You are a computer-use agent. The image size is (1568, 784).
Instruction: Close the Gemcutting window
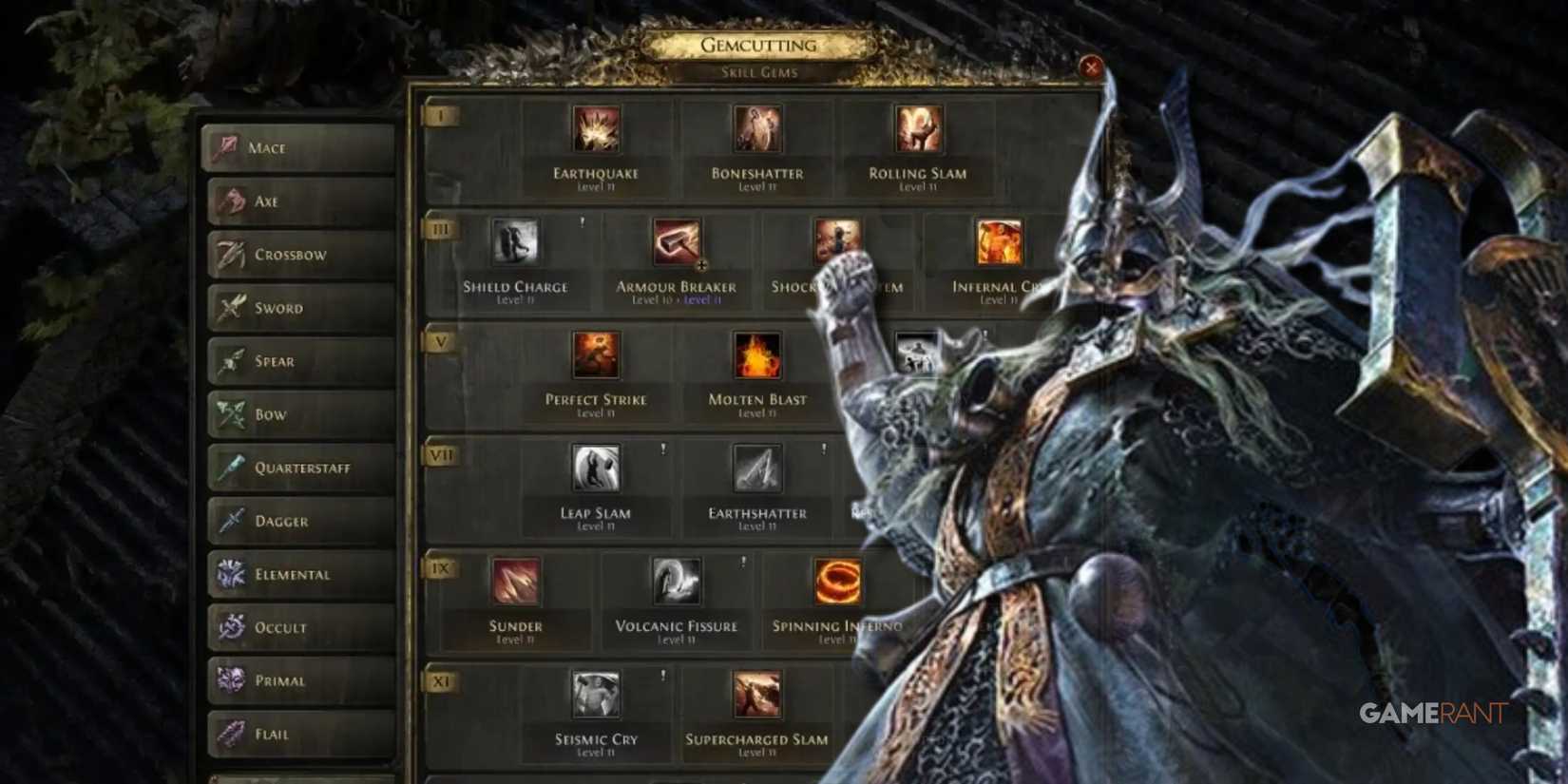[1091, 67]
